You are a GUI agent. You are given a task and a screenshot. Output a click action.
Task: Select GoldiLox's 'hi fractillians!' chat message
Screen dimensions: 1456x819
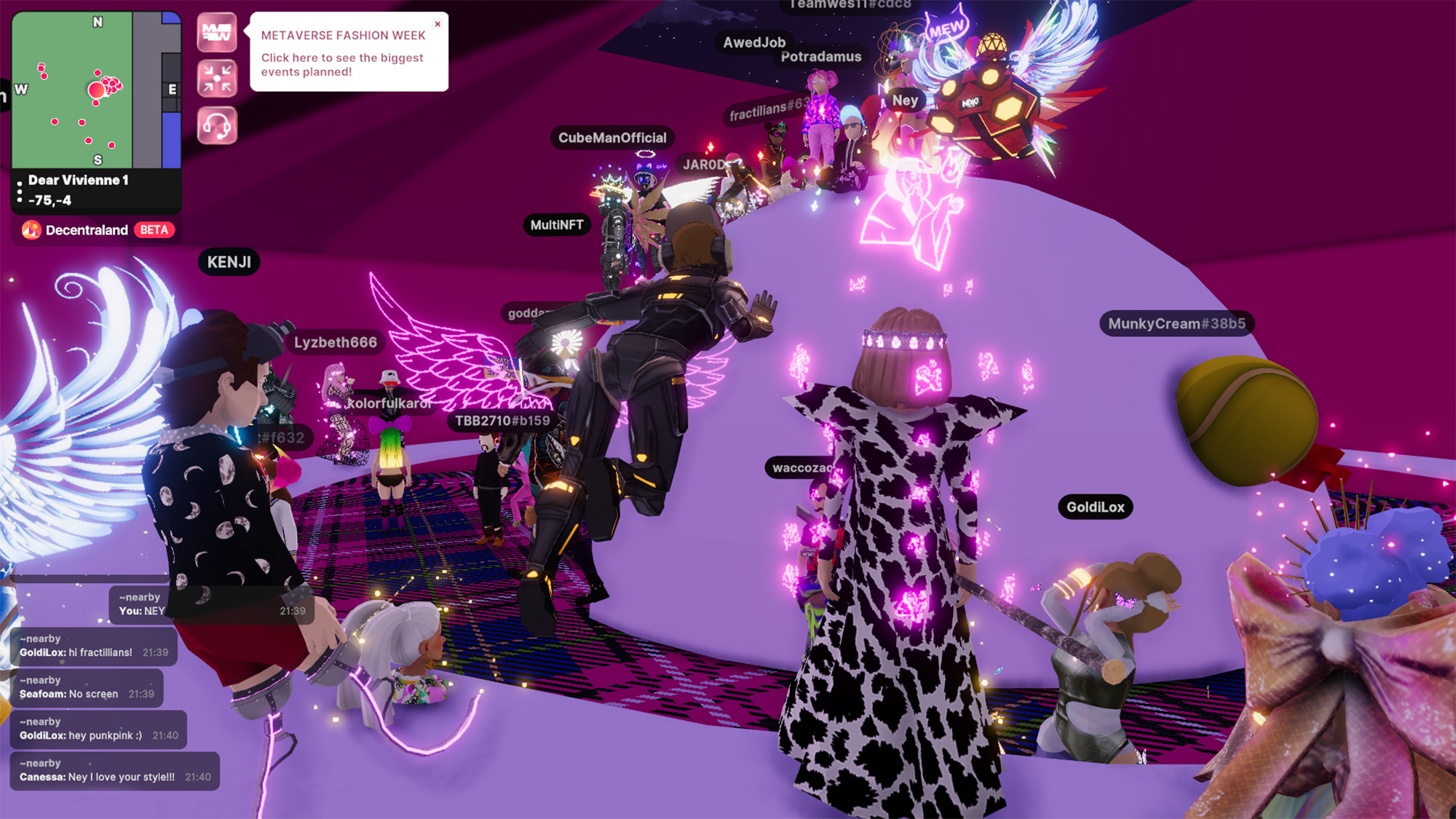pos(93,646)
